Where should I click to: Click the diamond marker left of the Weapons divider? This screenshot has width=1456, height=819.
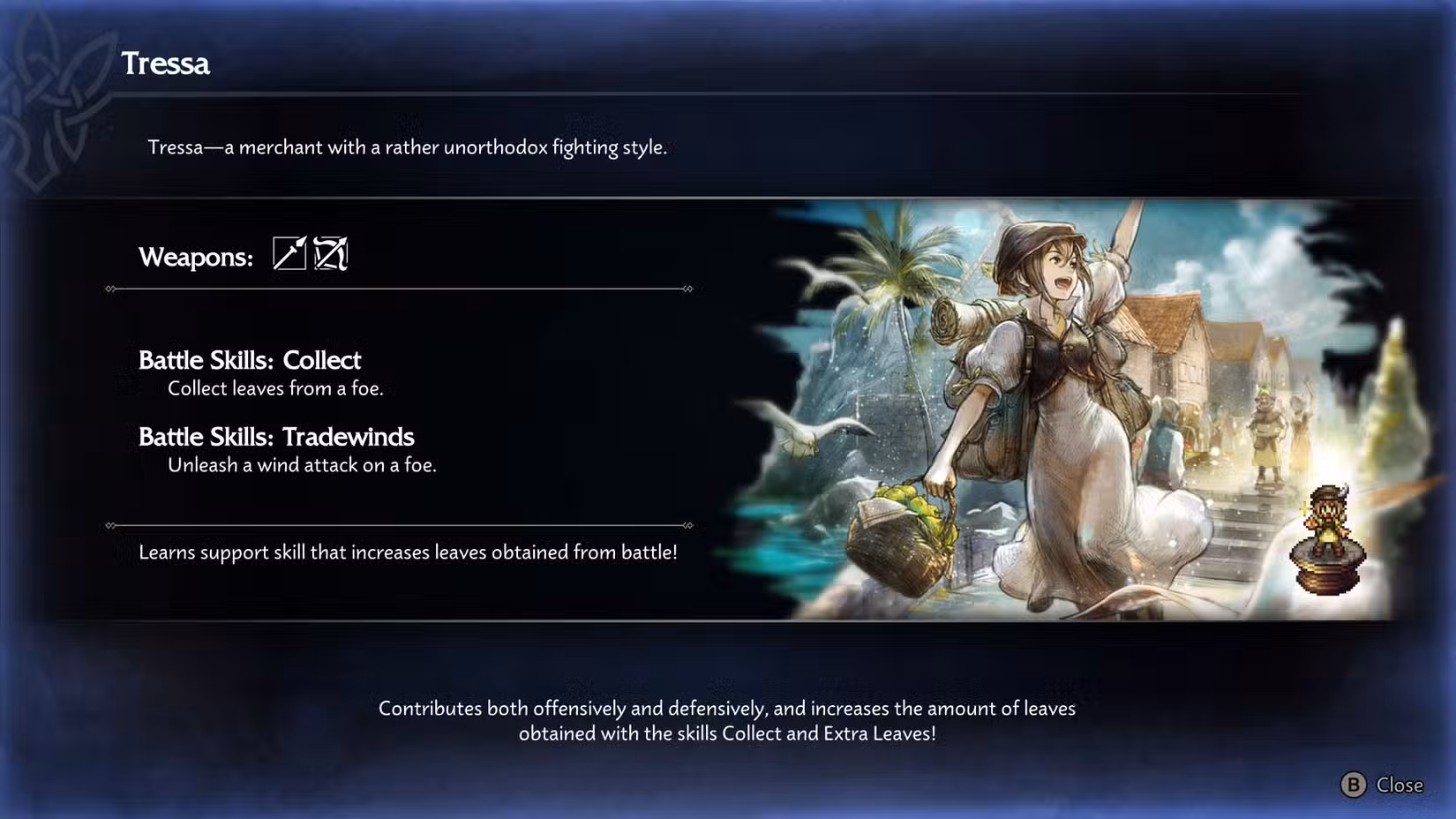(x=109, y=288)
